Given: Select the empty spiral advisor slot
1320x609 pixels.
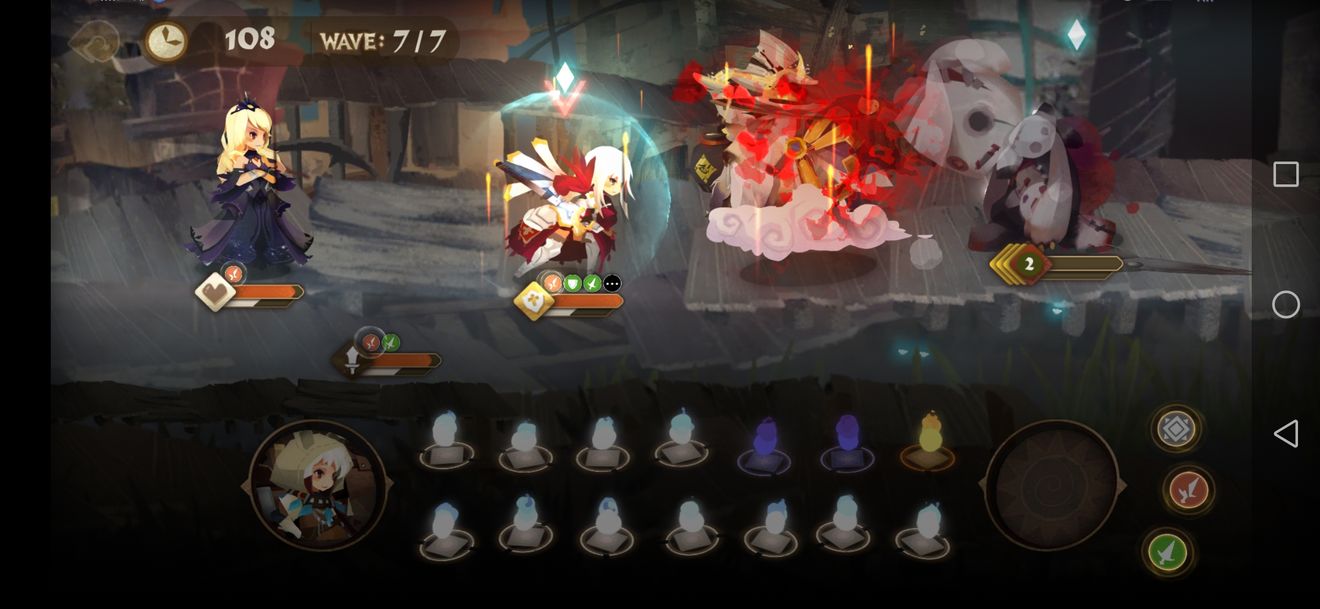Looking at the screenshot, I should pyautogui.click(x=1051, y=485).
